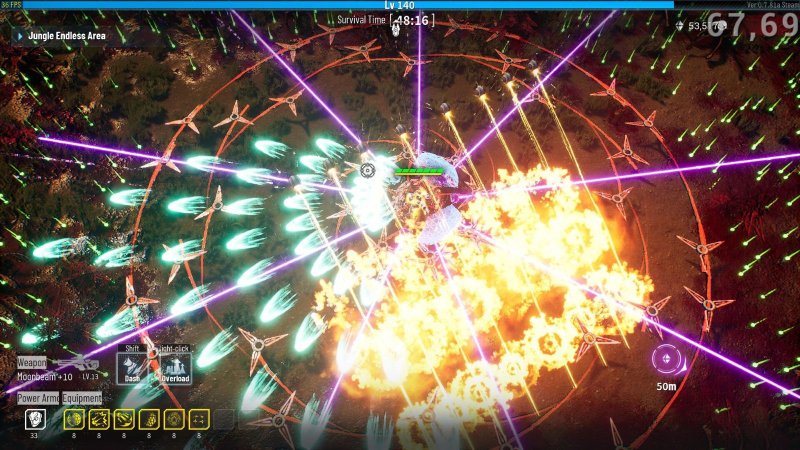Image resolution: width=800 pixels, height=450 pixels.
Task: Trigger the Overload skill icon
Action: click(x=175, y=367)
